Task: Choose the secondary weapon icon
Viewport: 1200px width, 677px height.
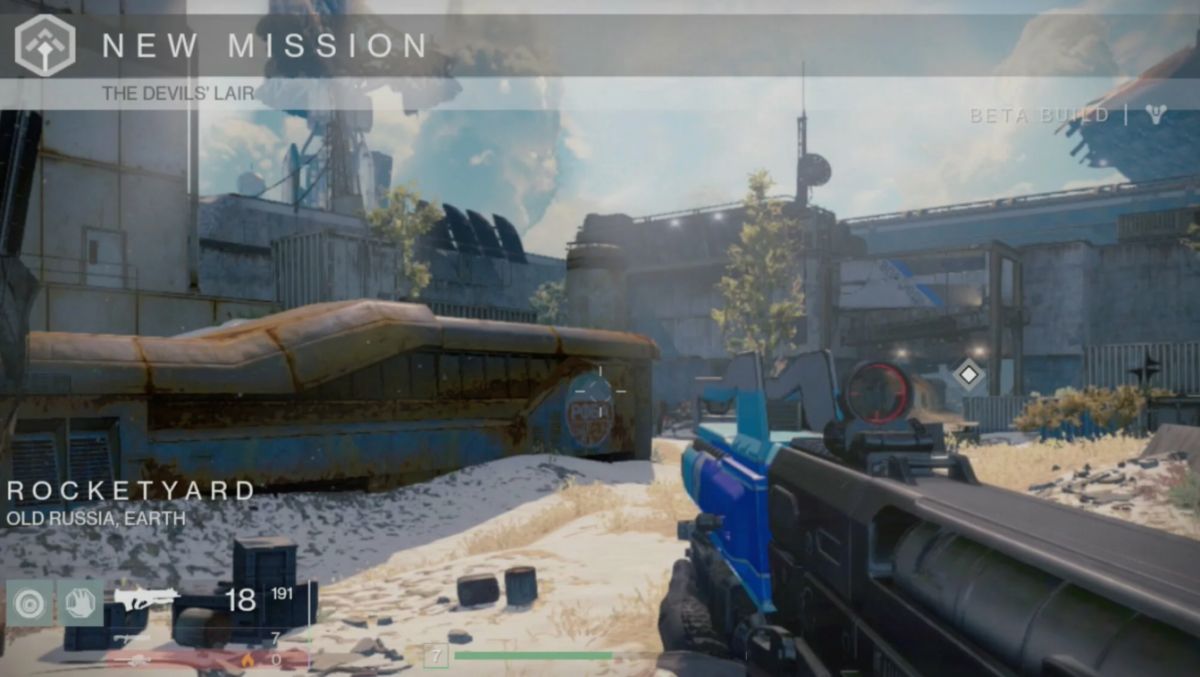Action: click(x=131, y=638)
